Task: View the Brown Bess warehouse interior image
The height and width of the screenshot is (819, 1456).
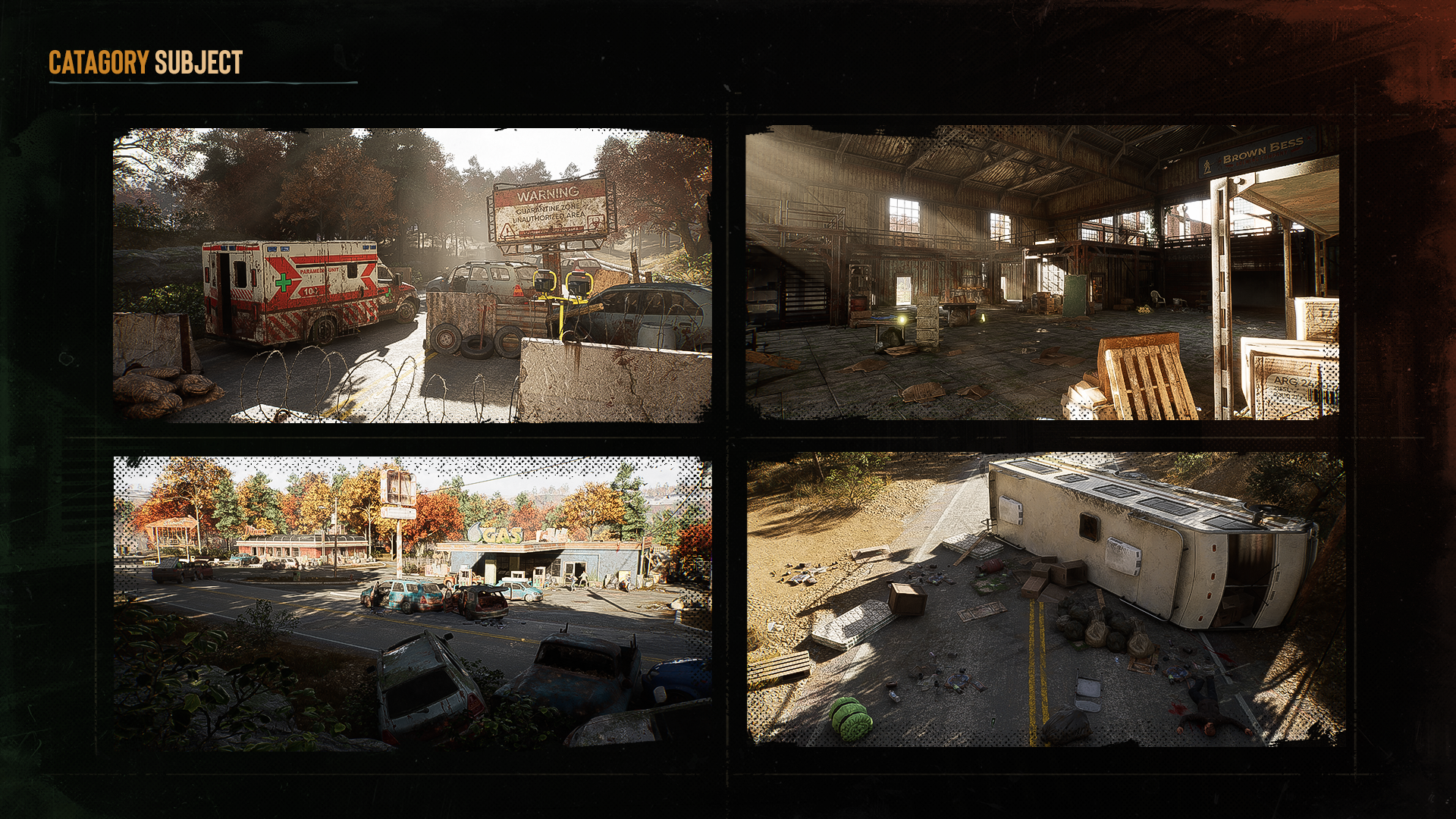Action: point(1042,272)
